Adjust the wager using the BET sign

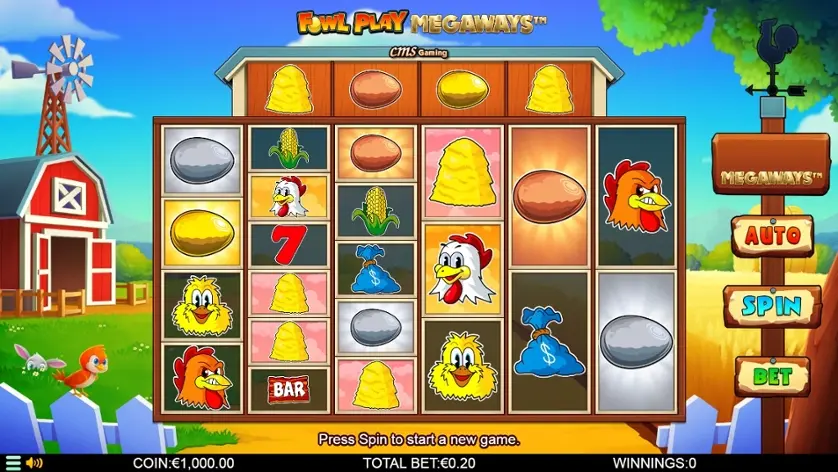772,376
